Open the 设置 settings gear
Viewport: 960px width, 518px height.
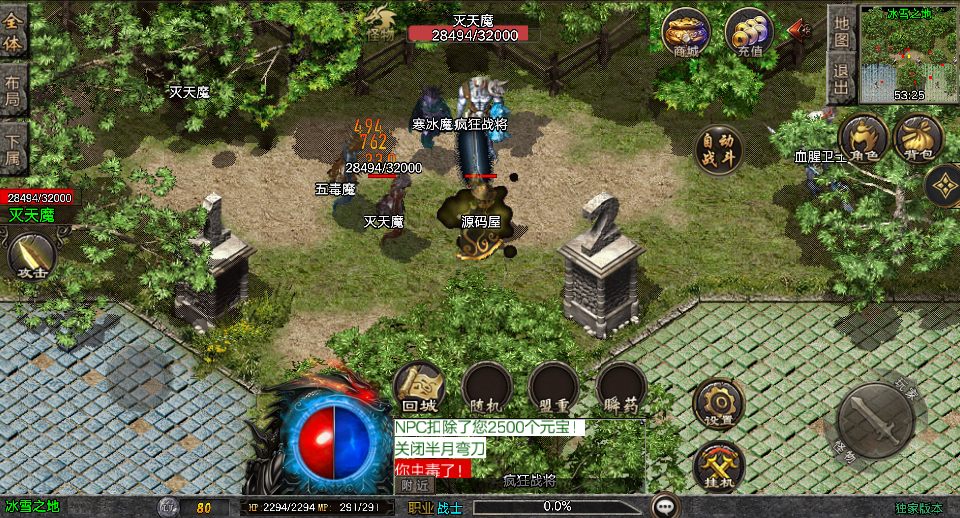[x=718, y=401]
